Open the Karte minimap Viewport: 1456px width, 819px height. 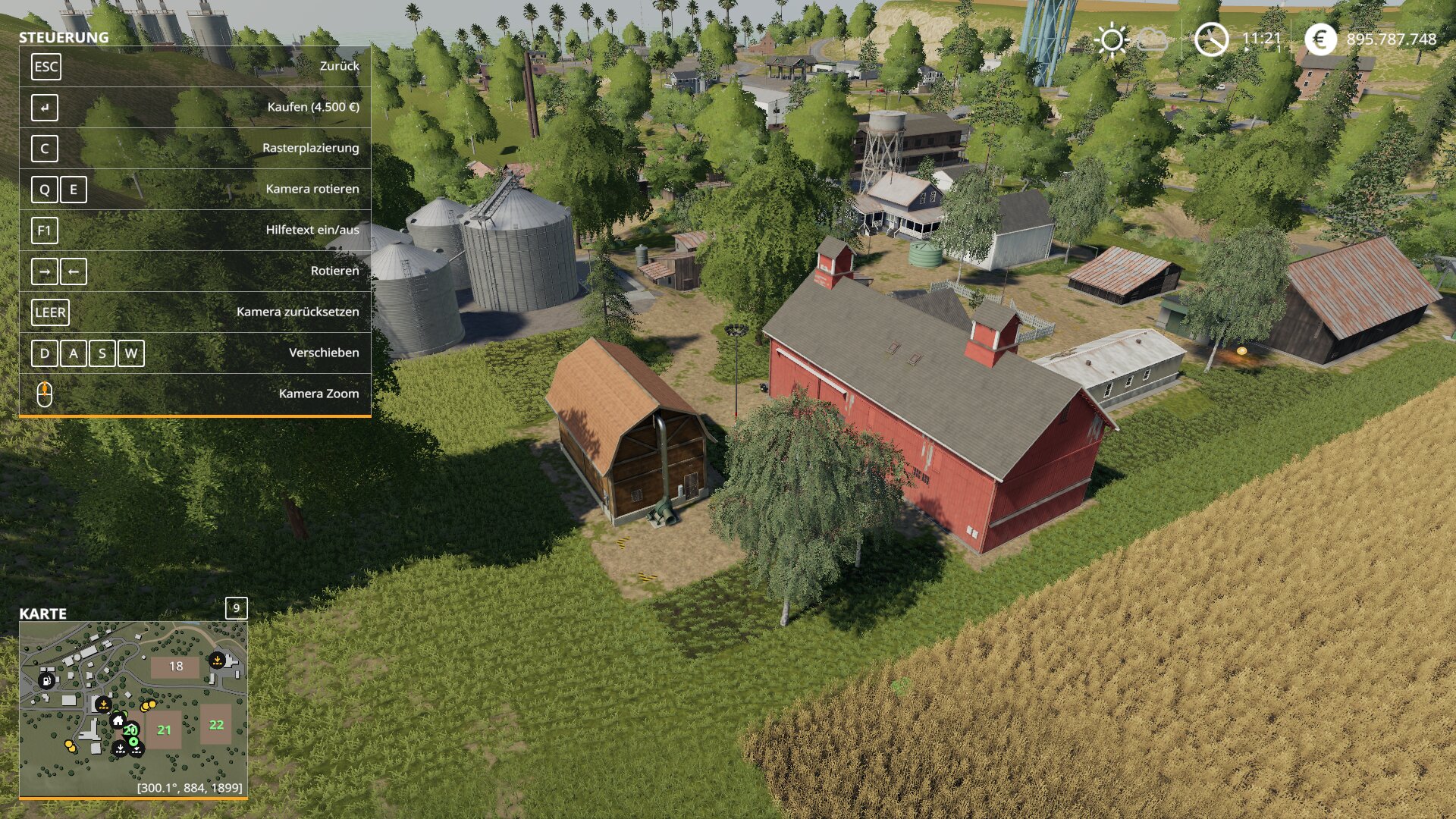click(133, 709)
